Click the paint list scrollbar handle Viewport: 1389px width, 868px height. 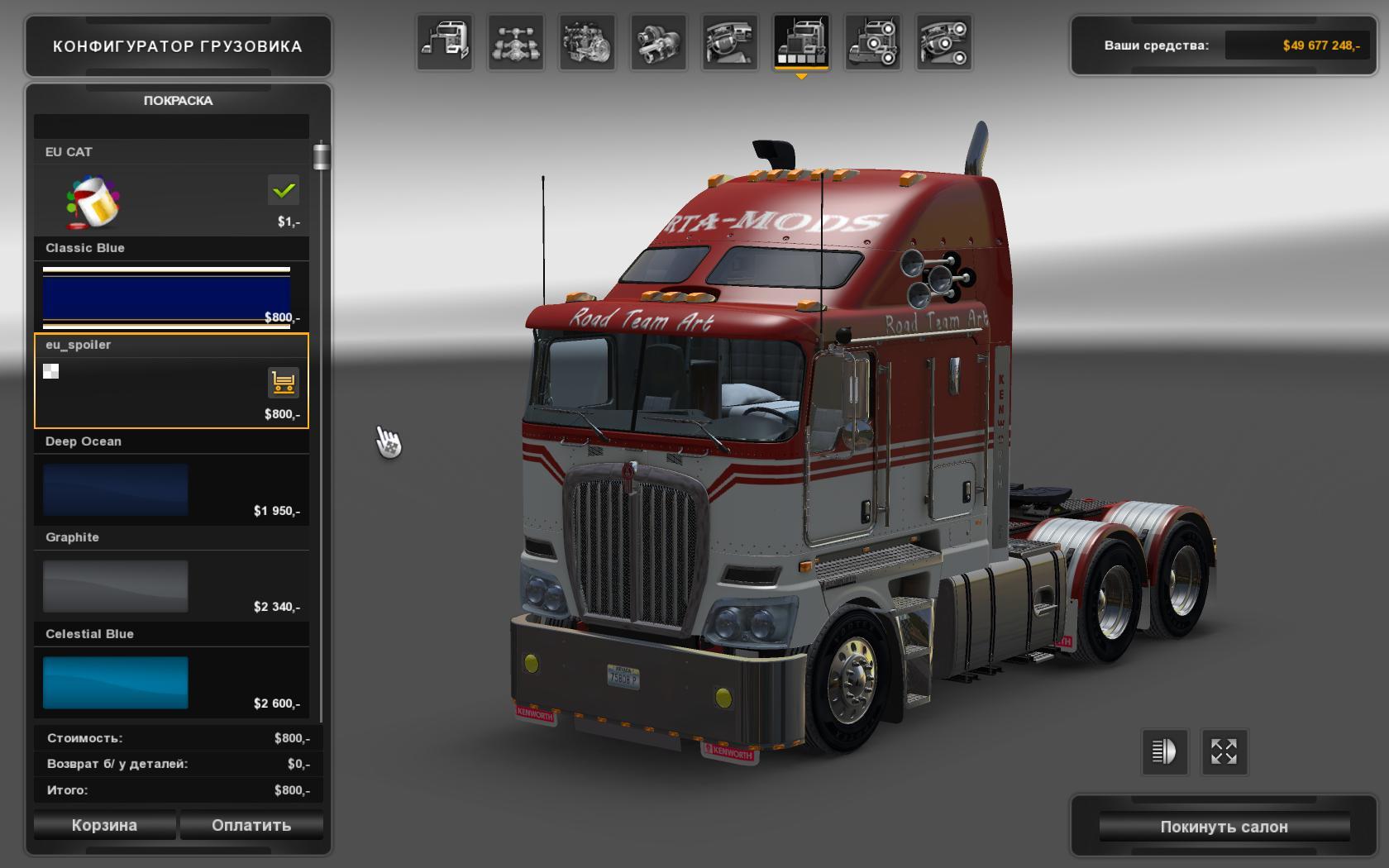[x=321, y=156]
